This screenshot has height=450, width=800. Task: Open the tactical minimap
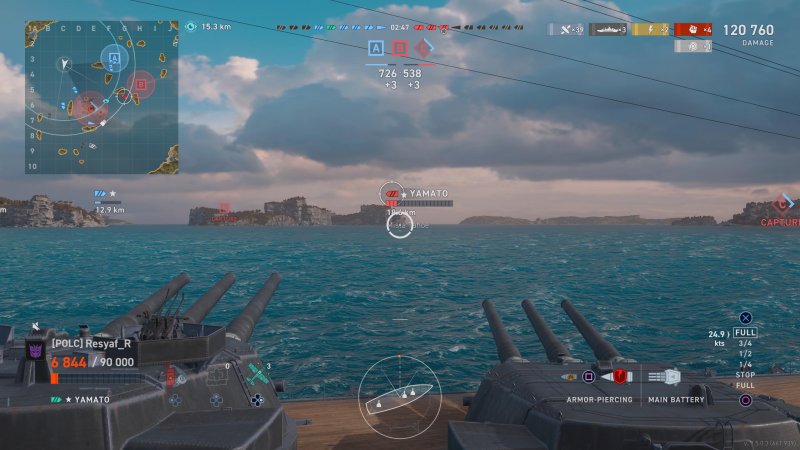click(101, 97)
